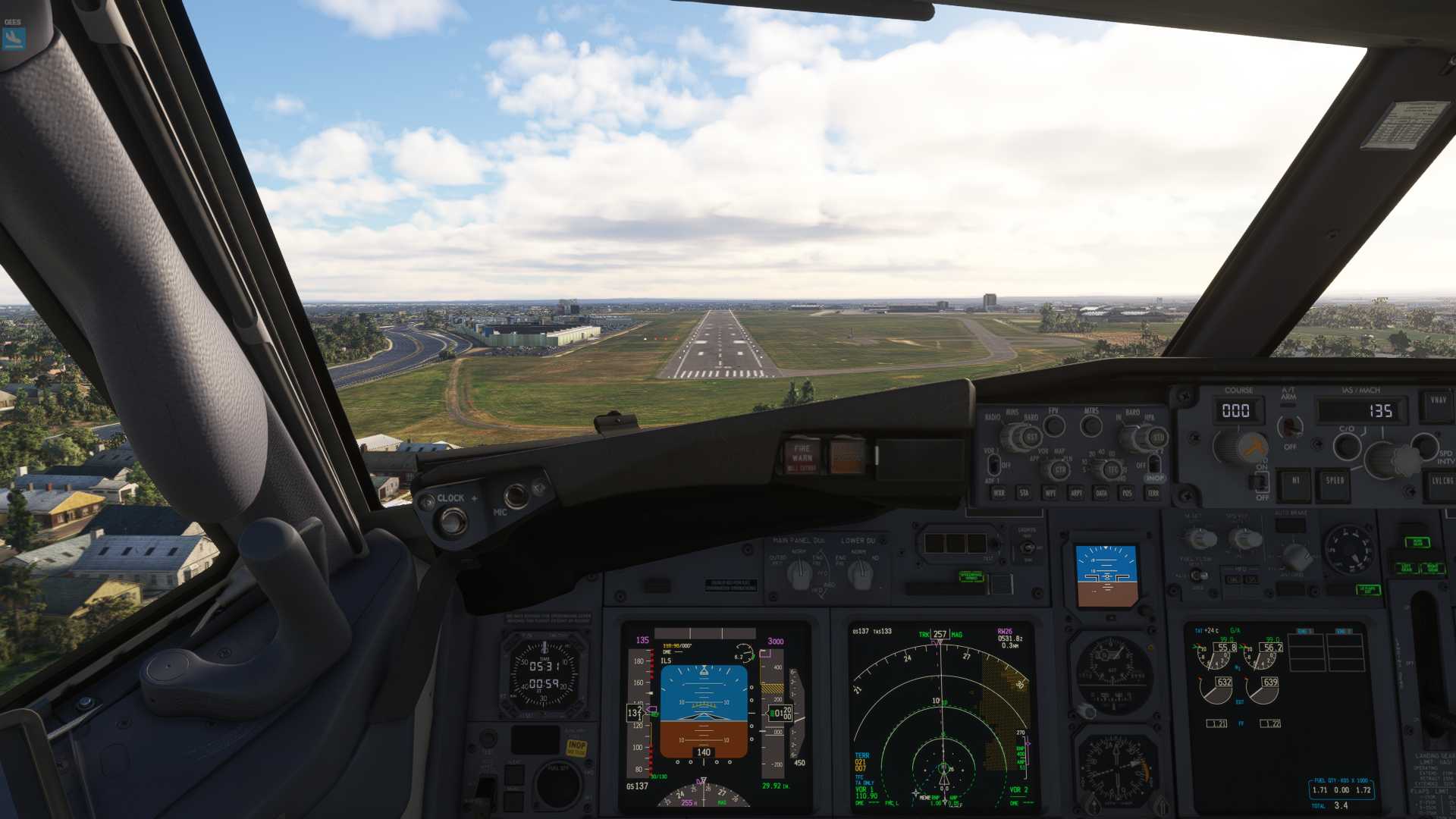Click the MTRS meters button
Image resolution: width=1456 pixels, height=819 pixels.
pyautogui.click(x=1091, y=425)
